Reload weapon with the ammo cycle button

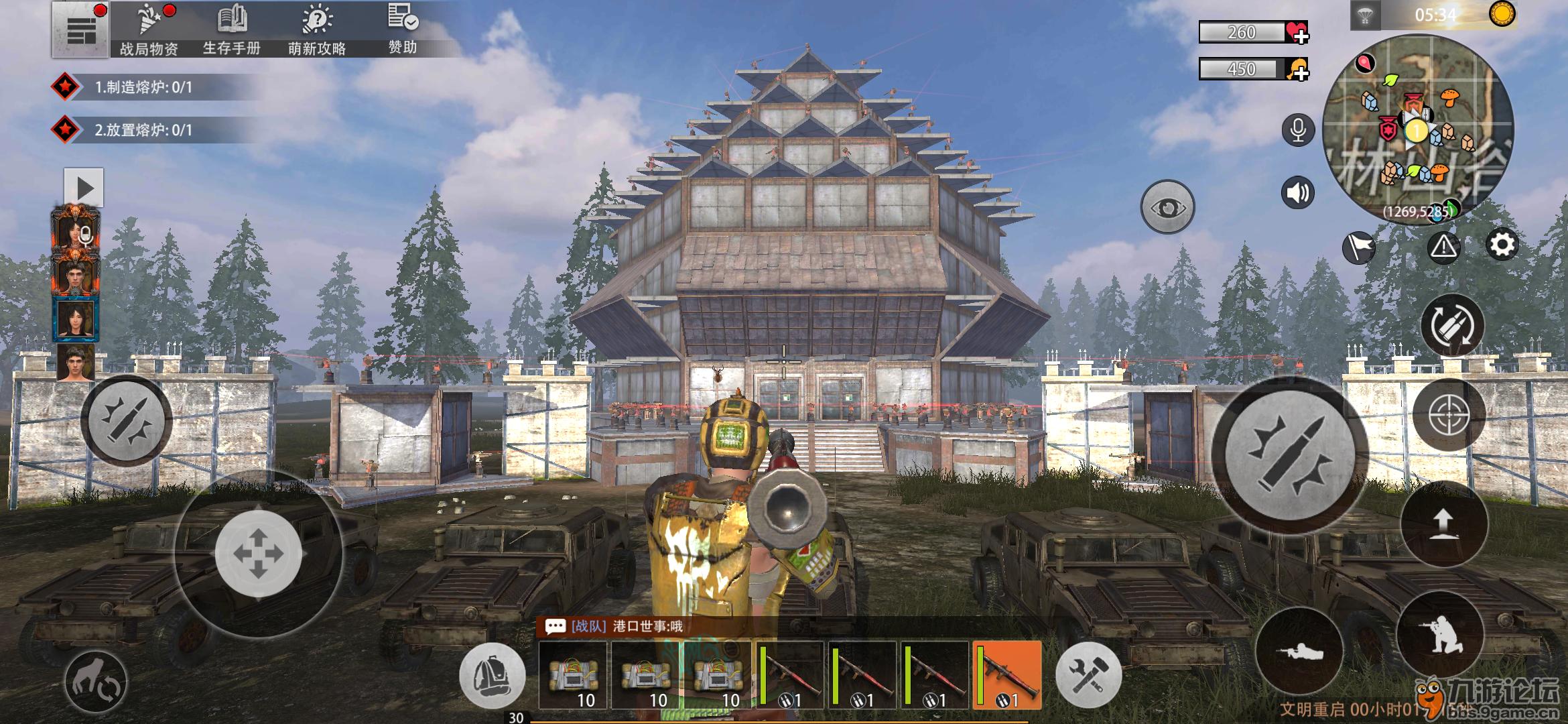pyautogui.click(x=1452, y=326)
